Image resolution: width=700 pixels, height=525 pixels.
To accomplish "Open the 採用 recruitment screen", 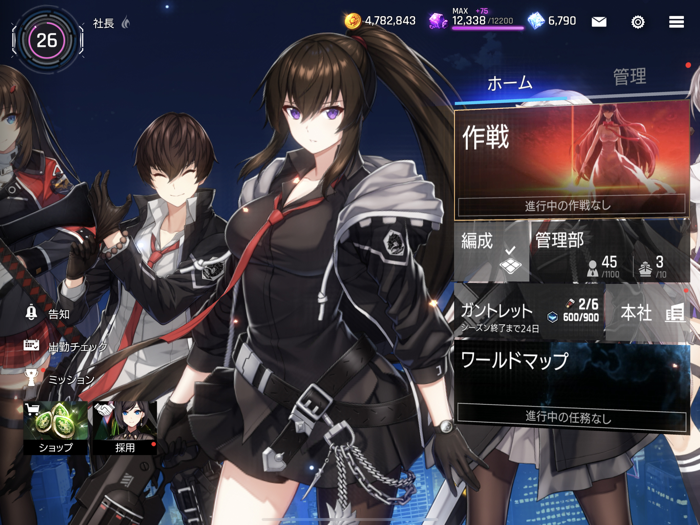I will [x=123, y=427].
